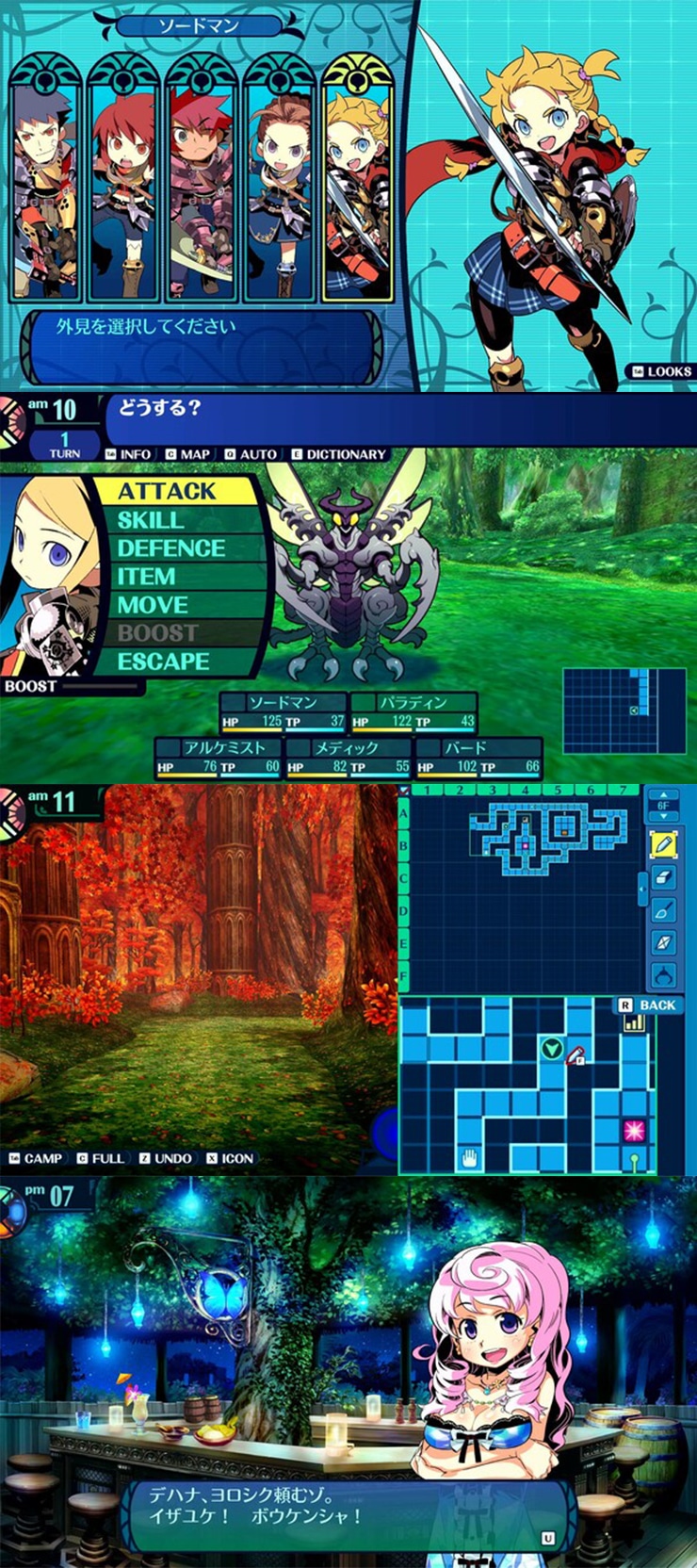Select the white hand icon on the map
The image size is (697, 1568).
click(469, 1157)
